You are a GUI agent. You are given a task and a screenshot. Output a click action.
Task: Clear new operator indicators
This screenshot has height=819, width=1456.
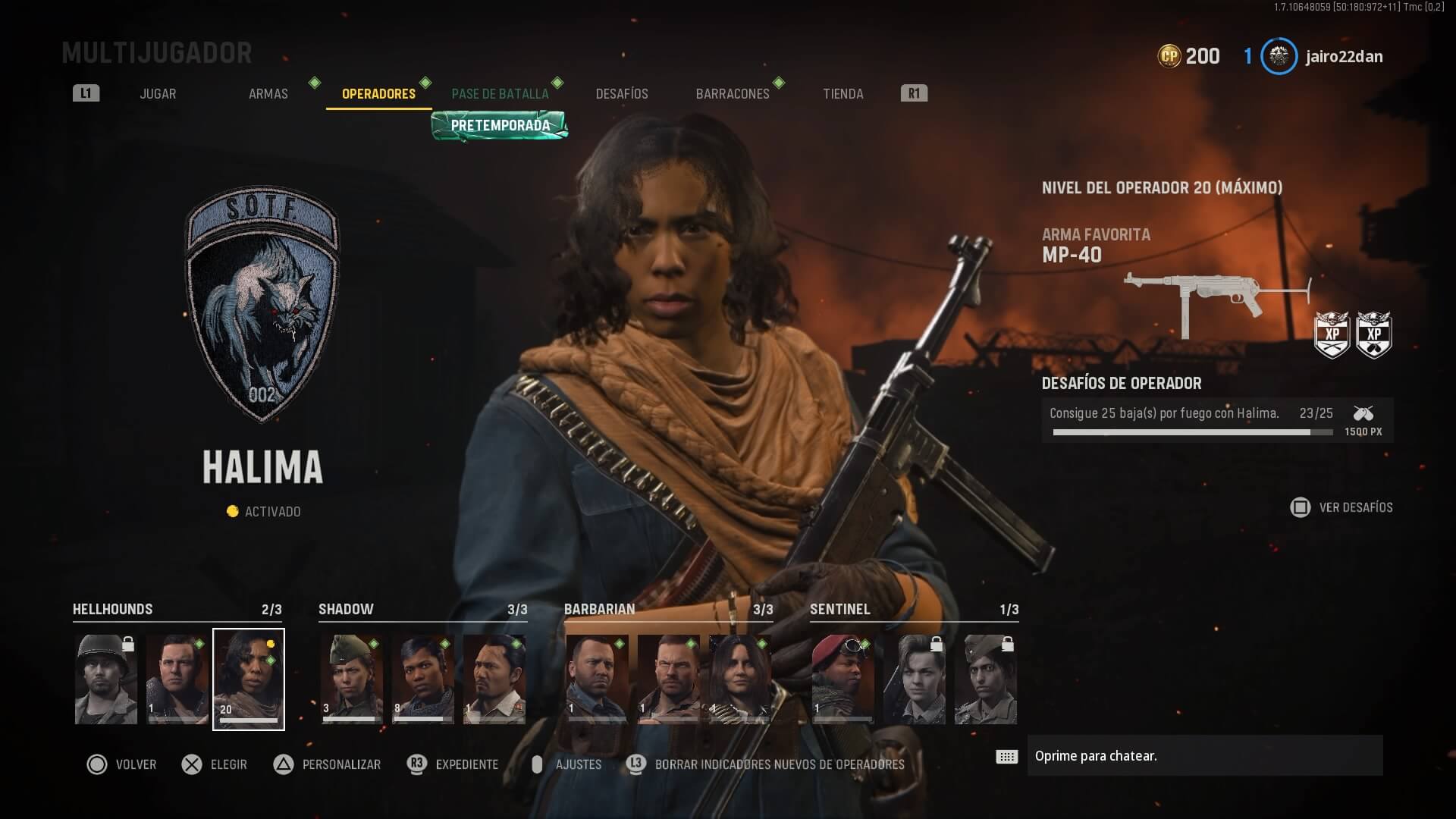(766, 764)
